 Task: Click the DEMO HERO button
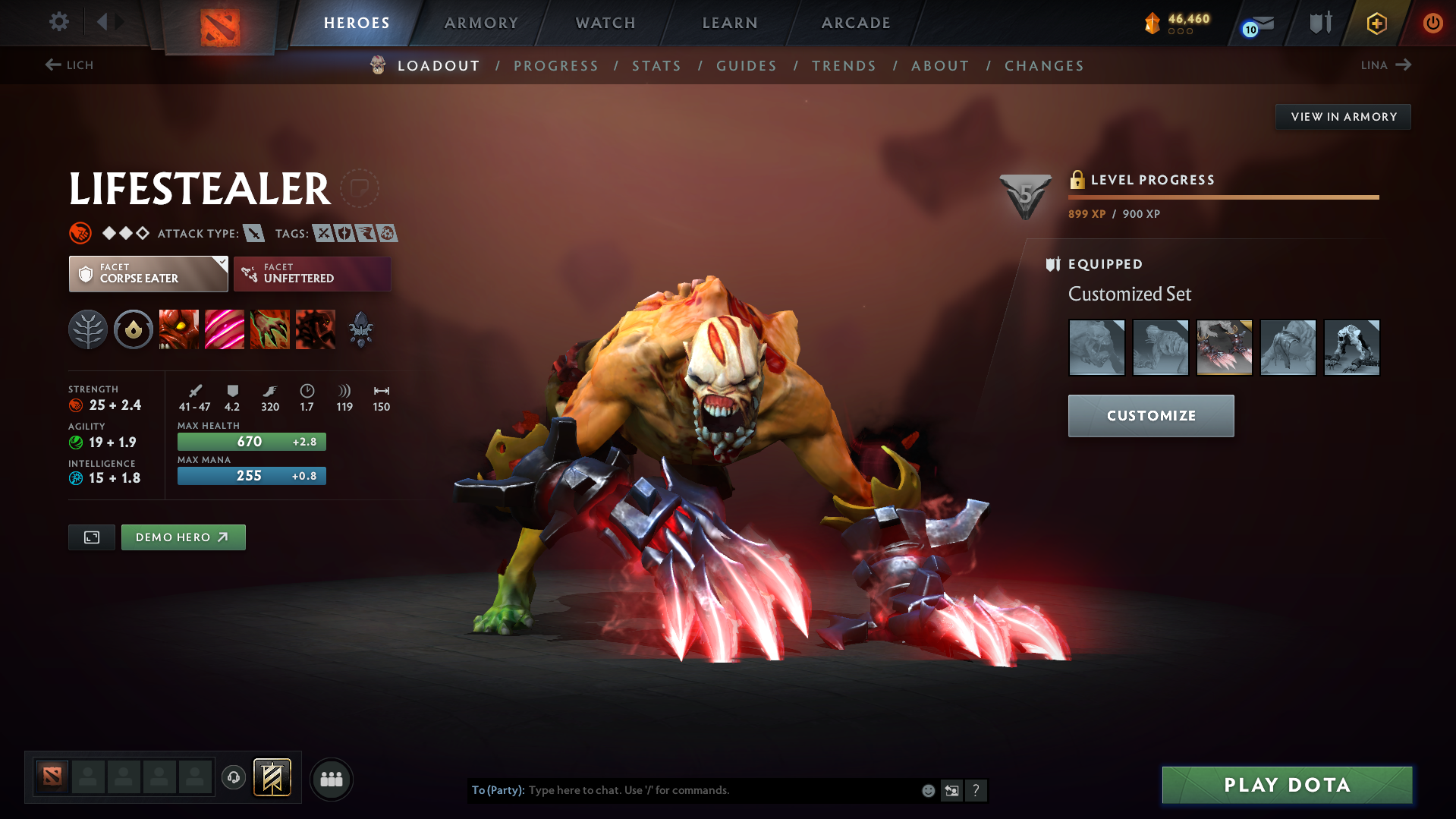[x=183, y=537]
